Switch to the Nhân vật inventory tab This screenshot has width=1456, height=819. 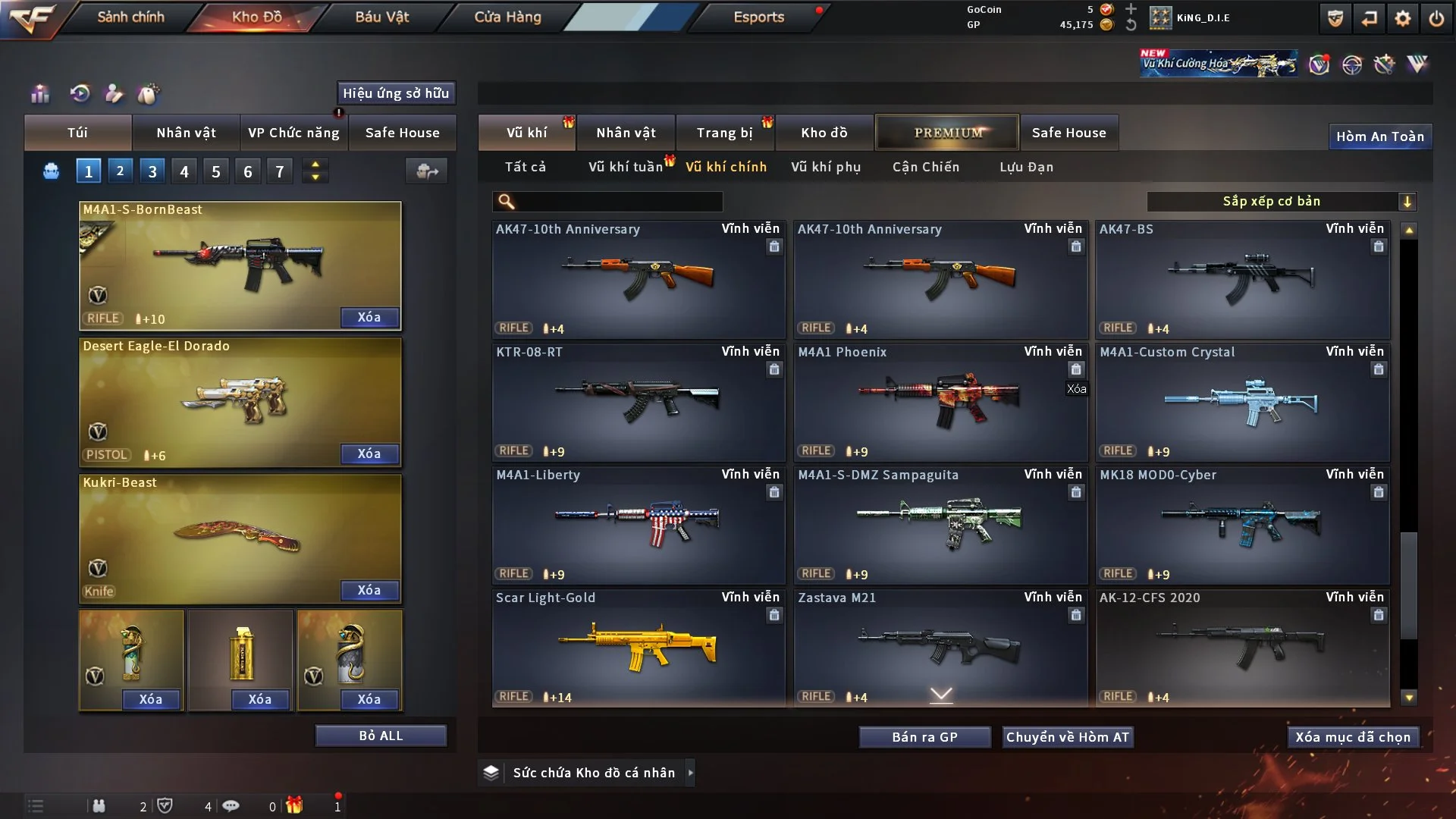626,133
